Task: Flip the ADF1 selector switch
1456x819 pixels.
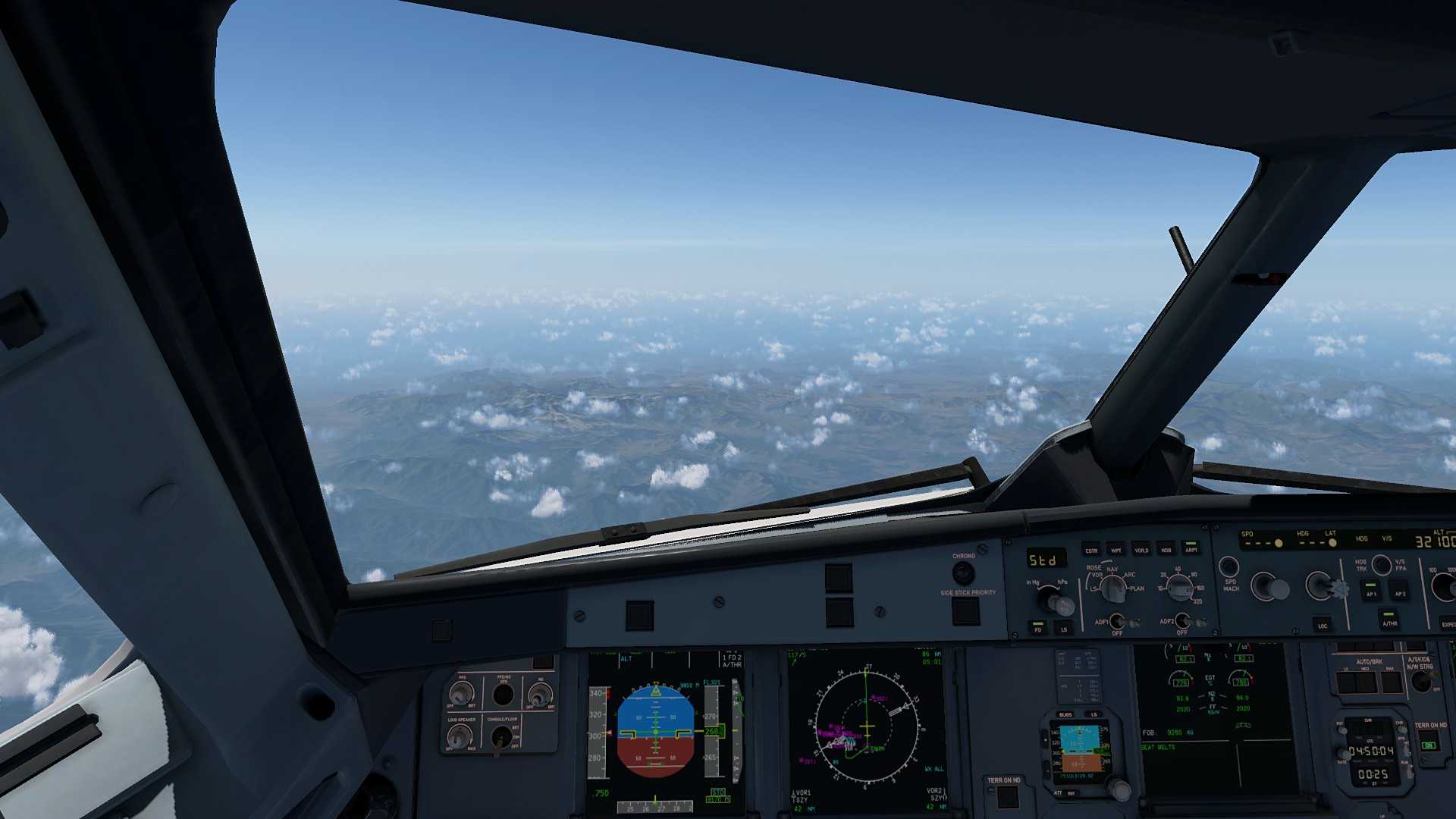Action: point(1118,623)
